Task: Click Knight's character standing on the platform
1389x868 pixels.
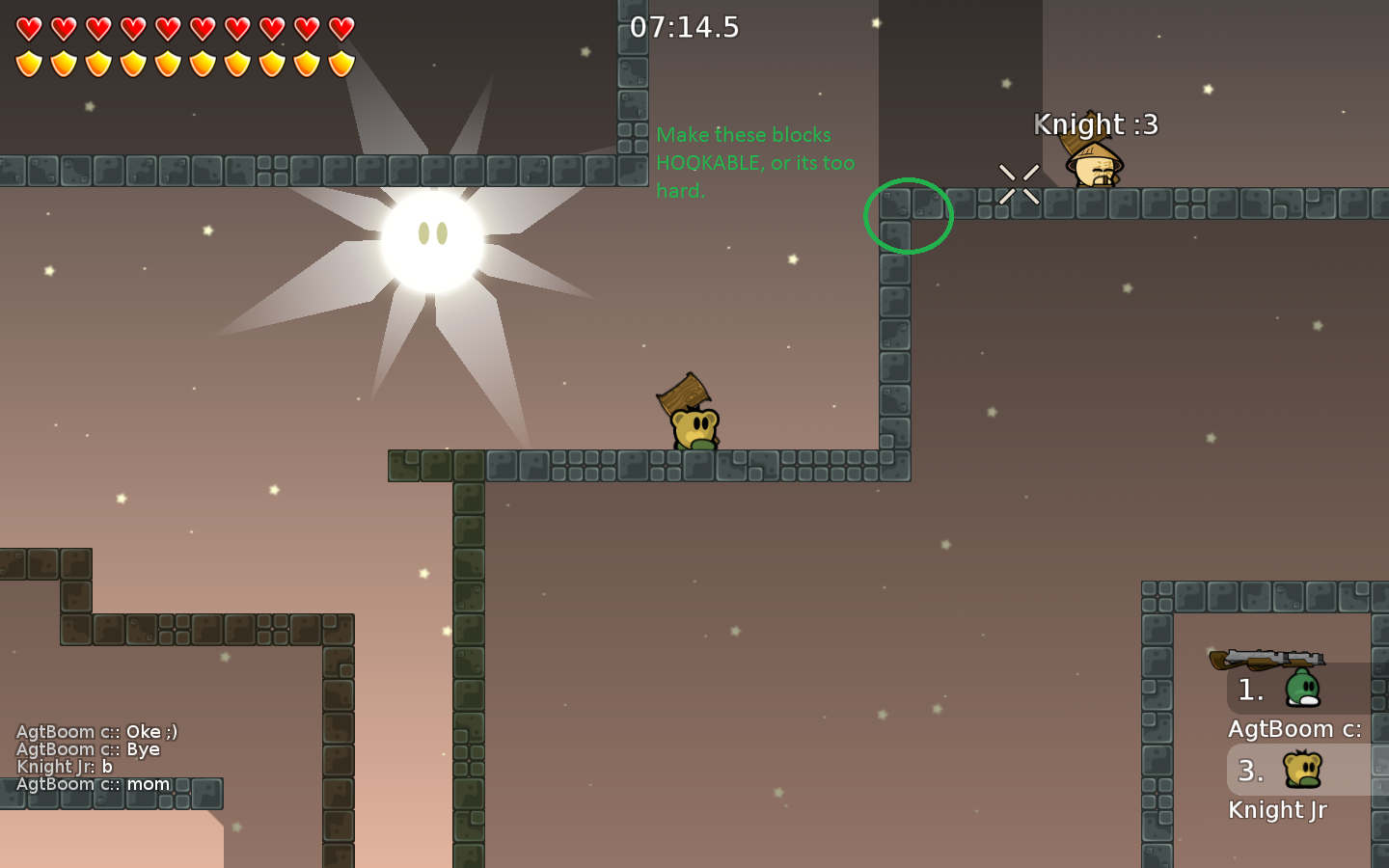Action: [x=1093, y=169]
